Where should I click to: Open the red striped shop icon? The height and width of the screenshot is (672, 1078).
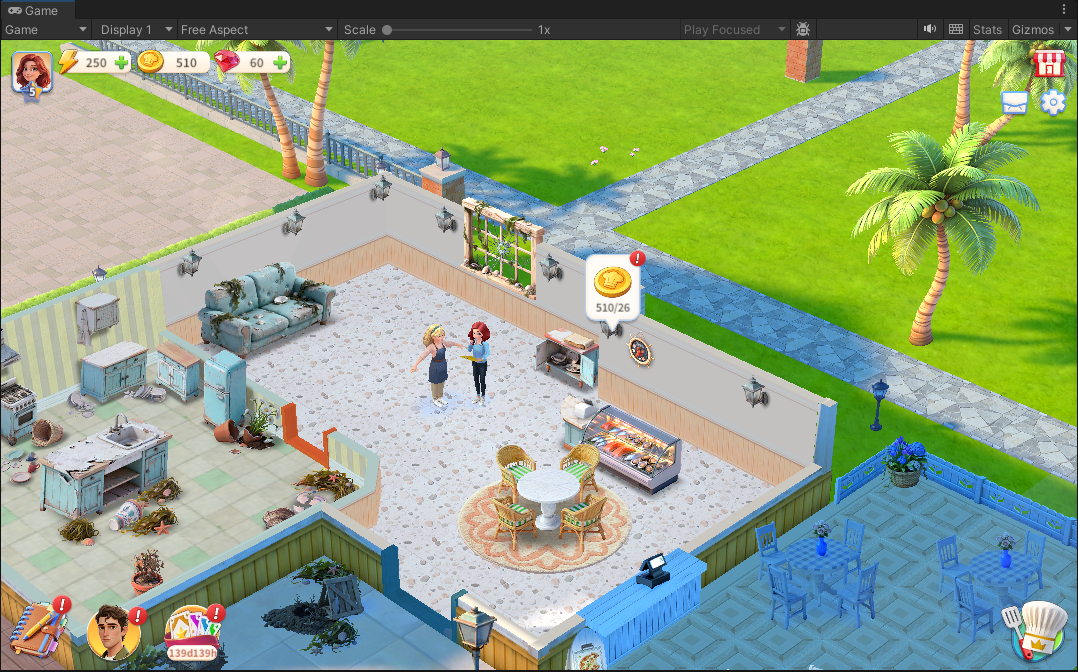tap(1048, 64)
